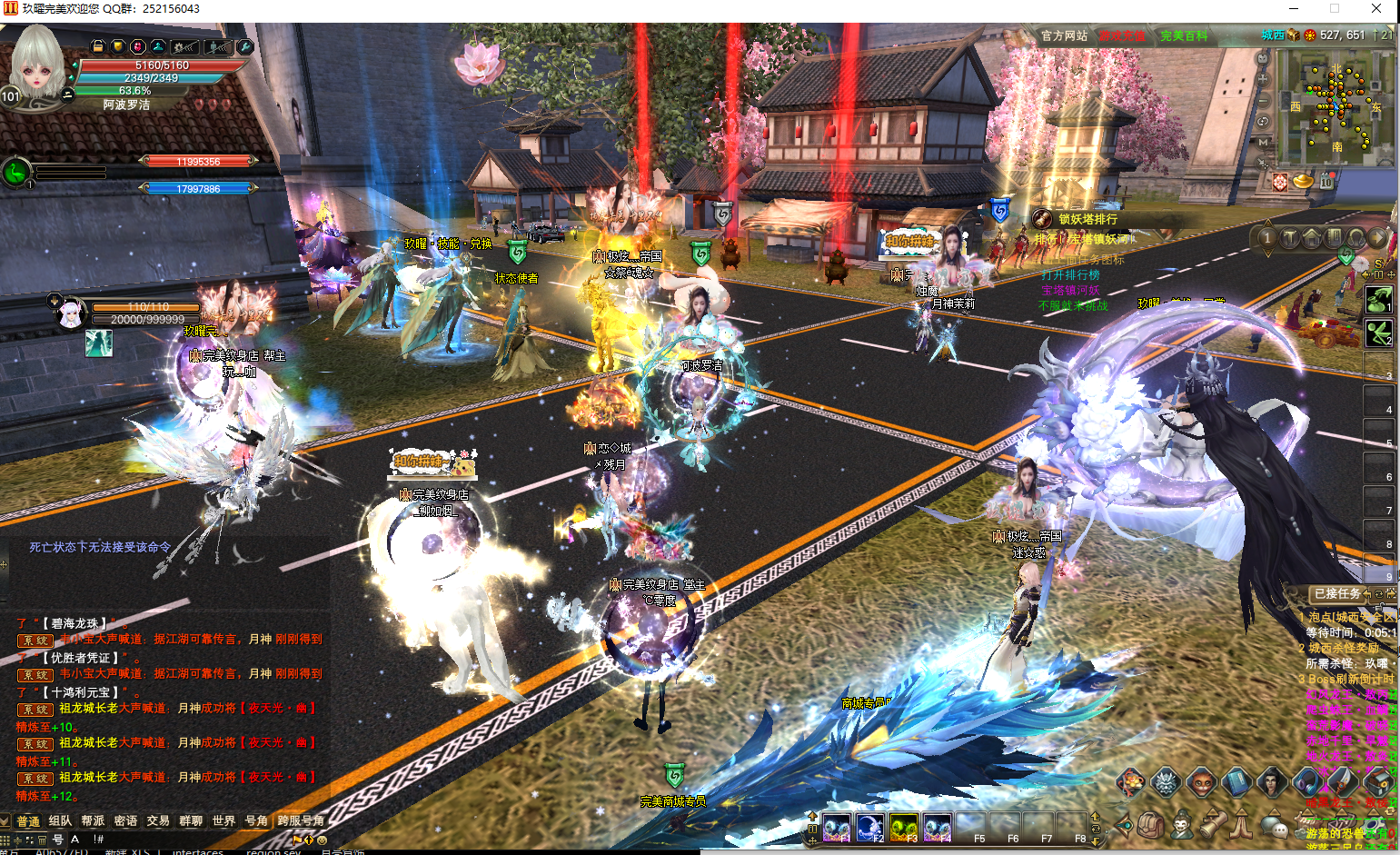
Task: Open the chat emoji smiley picker
Action: [322, 840]
